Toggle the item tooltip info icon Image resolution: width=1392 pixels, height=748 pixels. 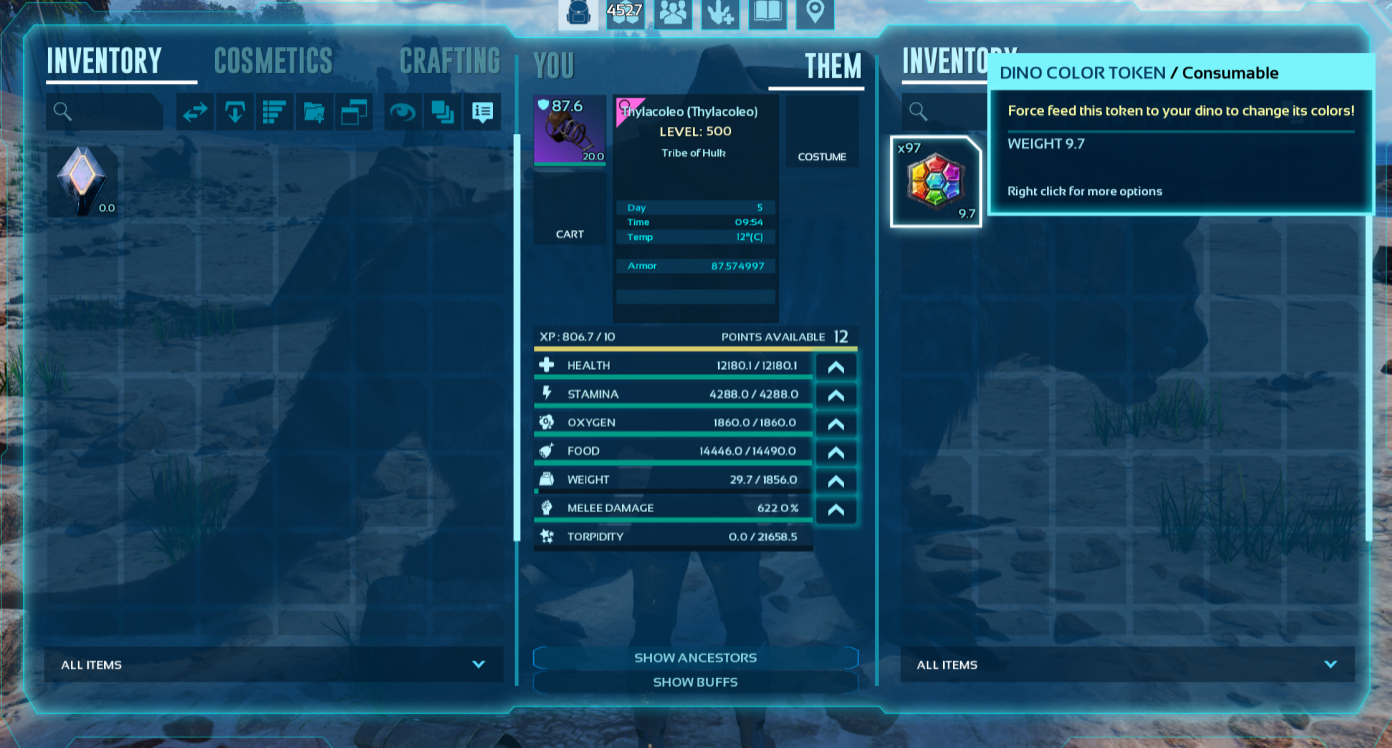[482, 112]
